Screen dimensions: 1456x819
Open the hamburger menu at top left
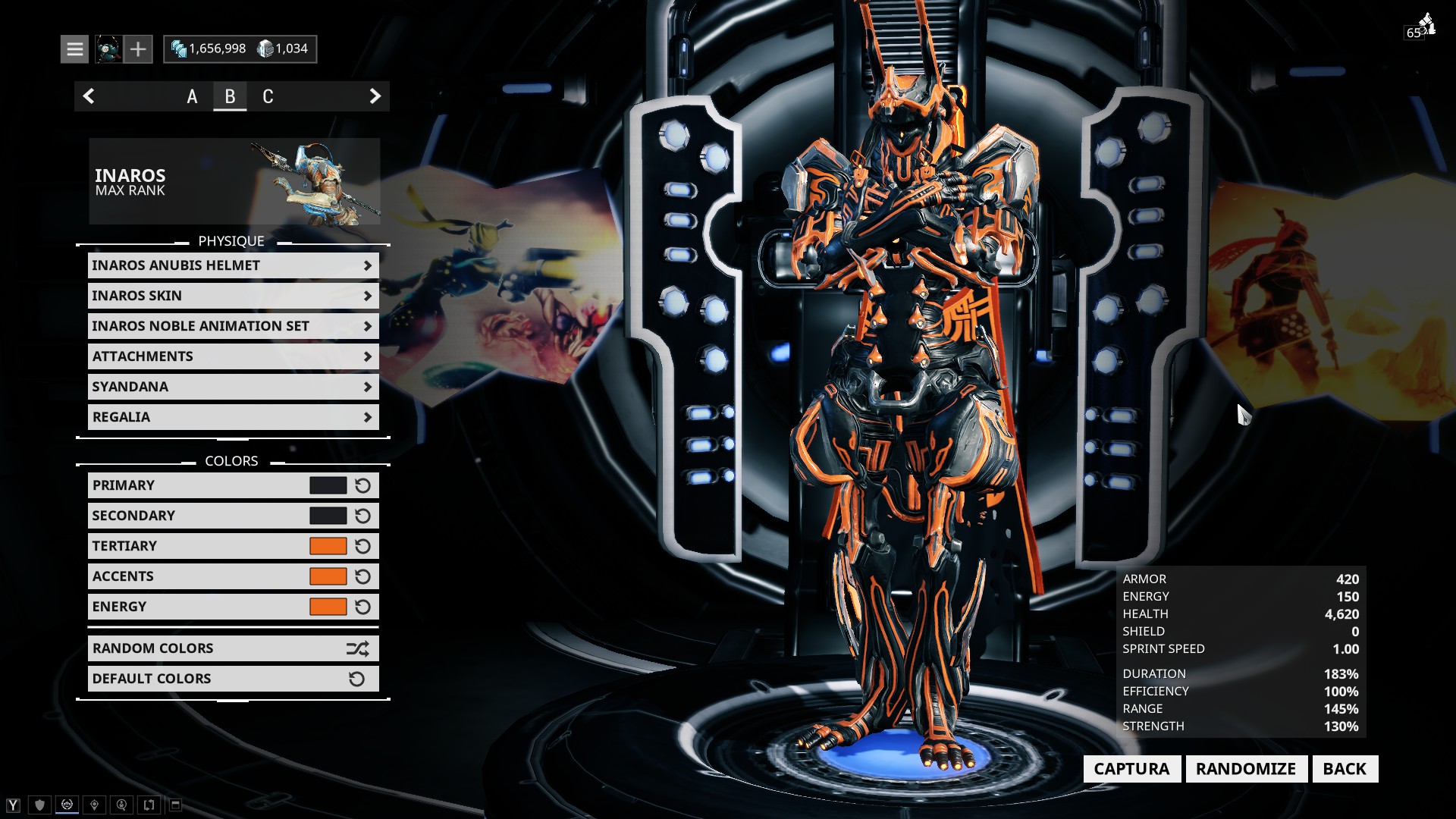(75, 48)
